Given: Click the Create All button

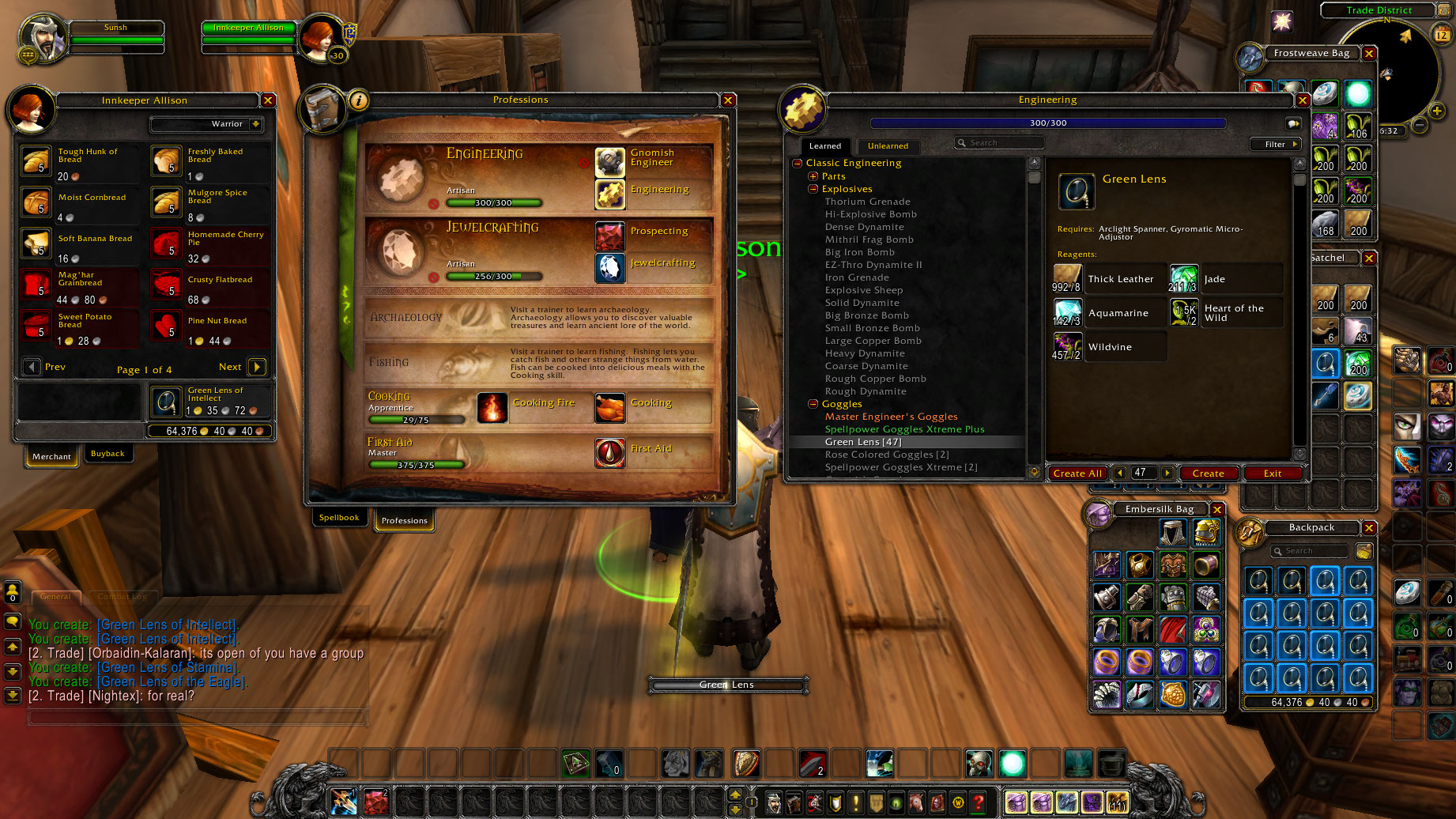Looking at the screenshot, I should (1077, 474).
